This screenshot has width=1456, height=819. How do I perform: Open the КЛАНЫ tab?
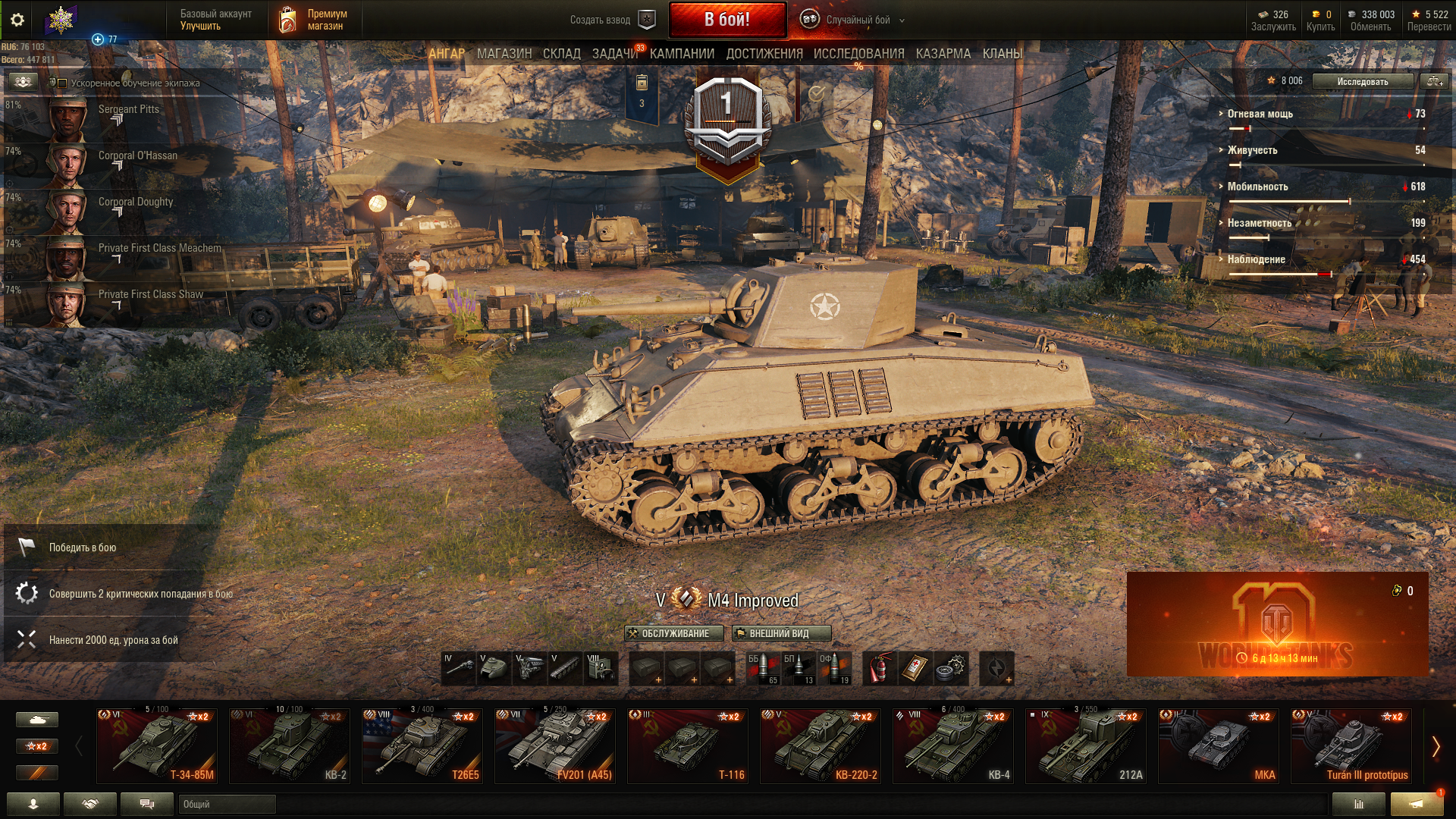pyautogui.click(x=1002, y=54)
